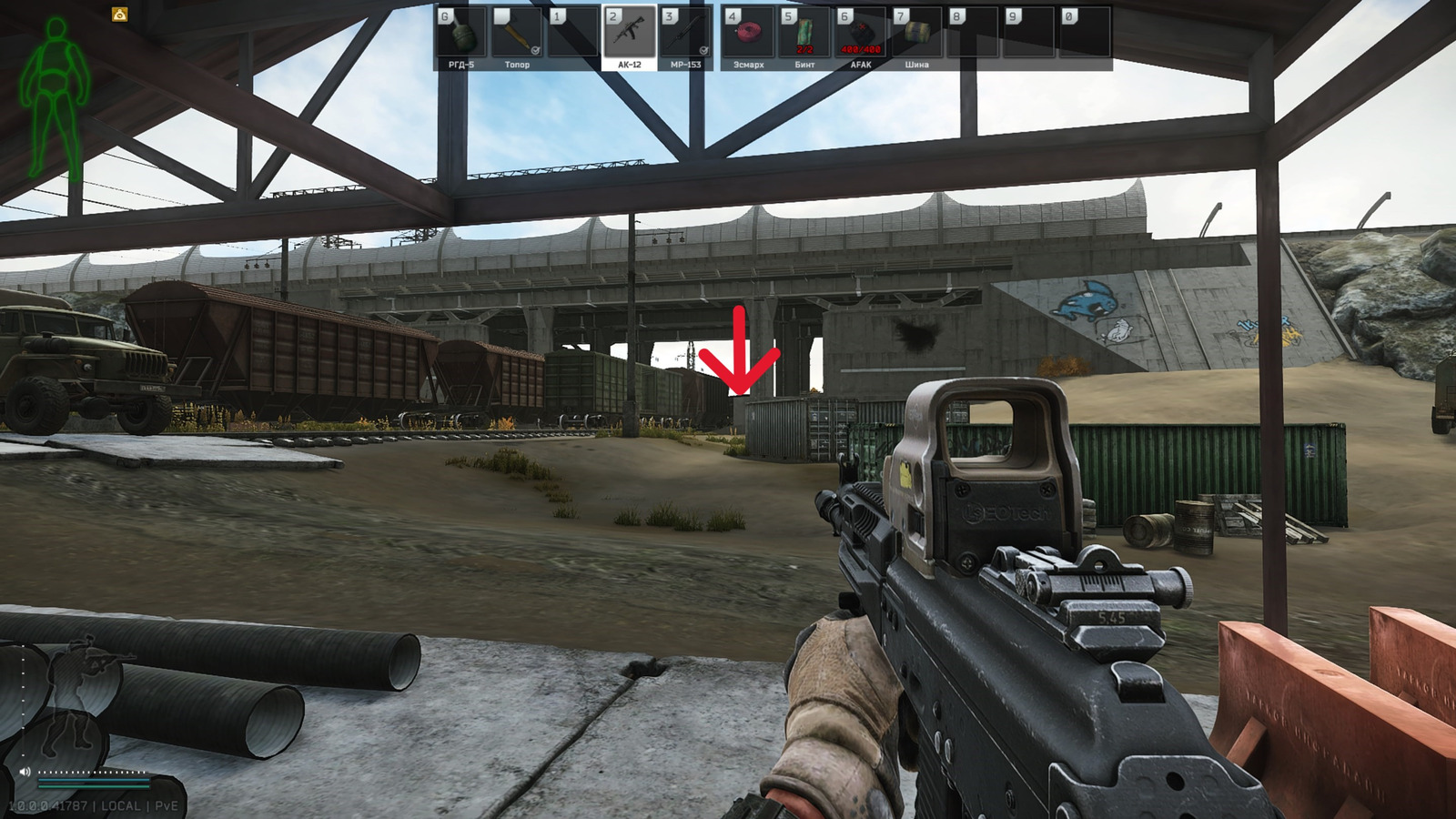1456x819 pixels.
Task: Click the Бинт bandage icon
Action: coord(804,32)
